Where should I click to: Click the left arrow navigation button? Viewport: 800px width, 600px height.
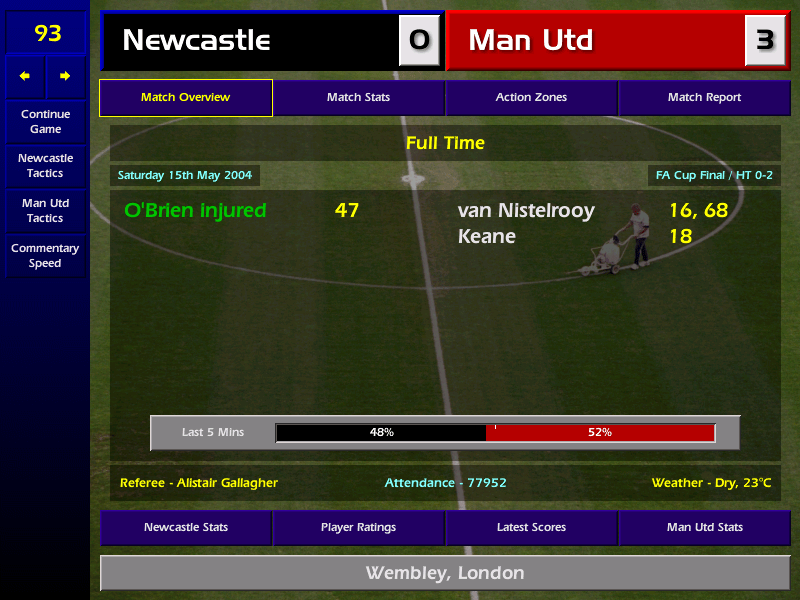click(x=25, y=76)
